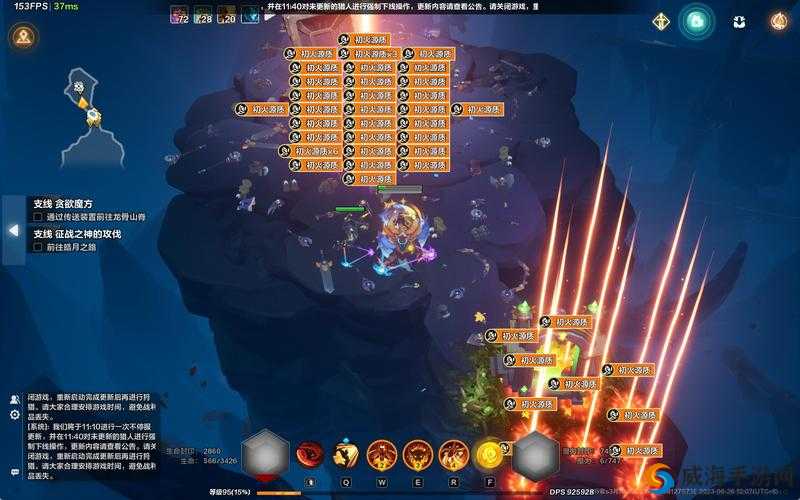
Task: Use the golden F skill icon
Action: pos(489,455)
